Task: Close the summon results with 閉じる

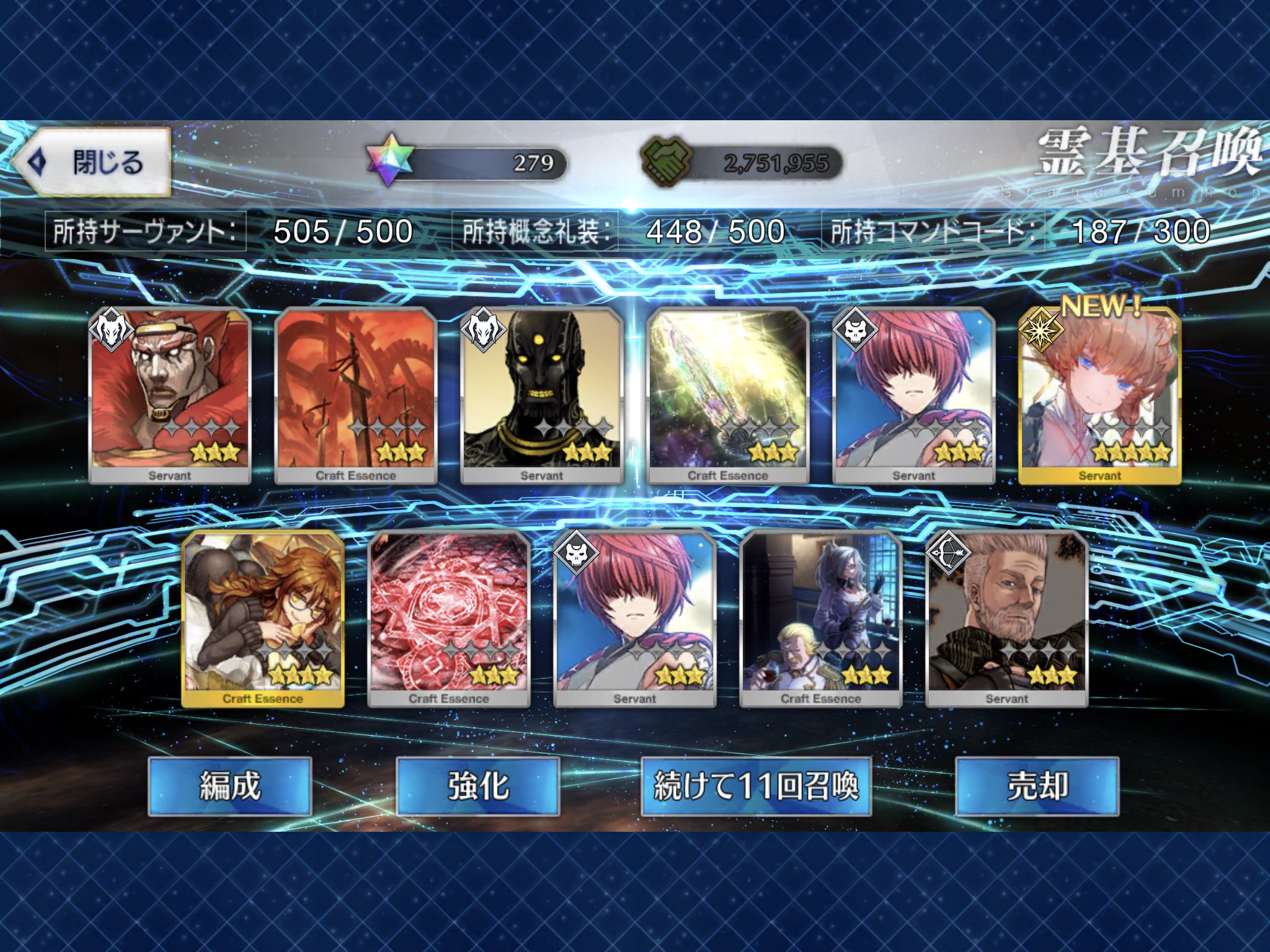Action: [x=92, y=162]
